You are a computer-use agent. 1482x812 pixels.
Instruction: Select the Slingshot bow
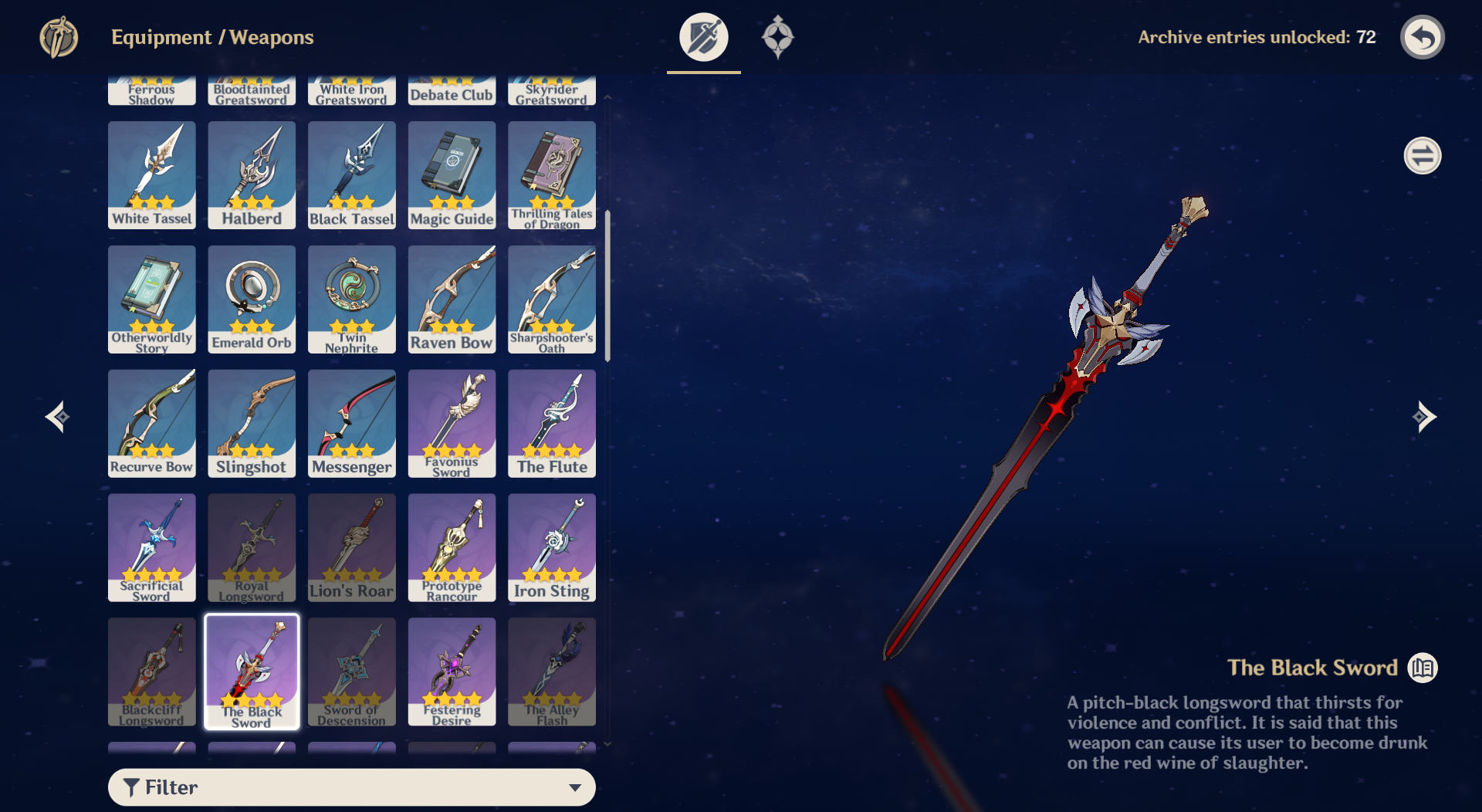tap(252, 423)
